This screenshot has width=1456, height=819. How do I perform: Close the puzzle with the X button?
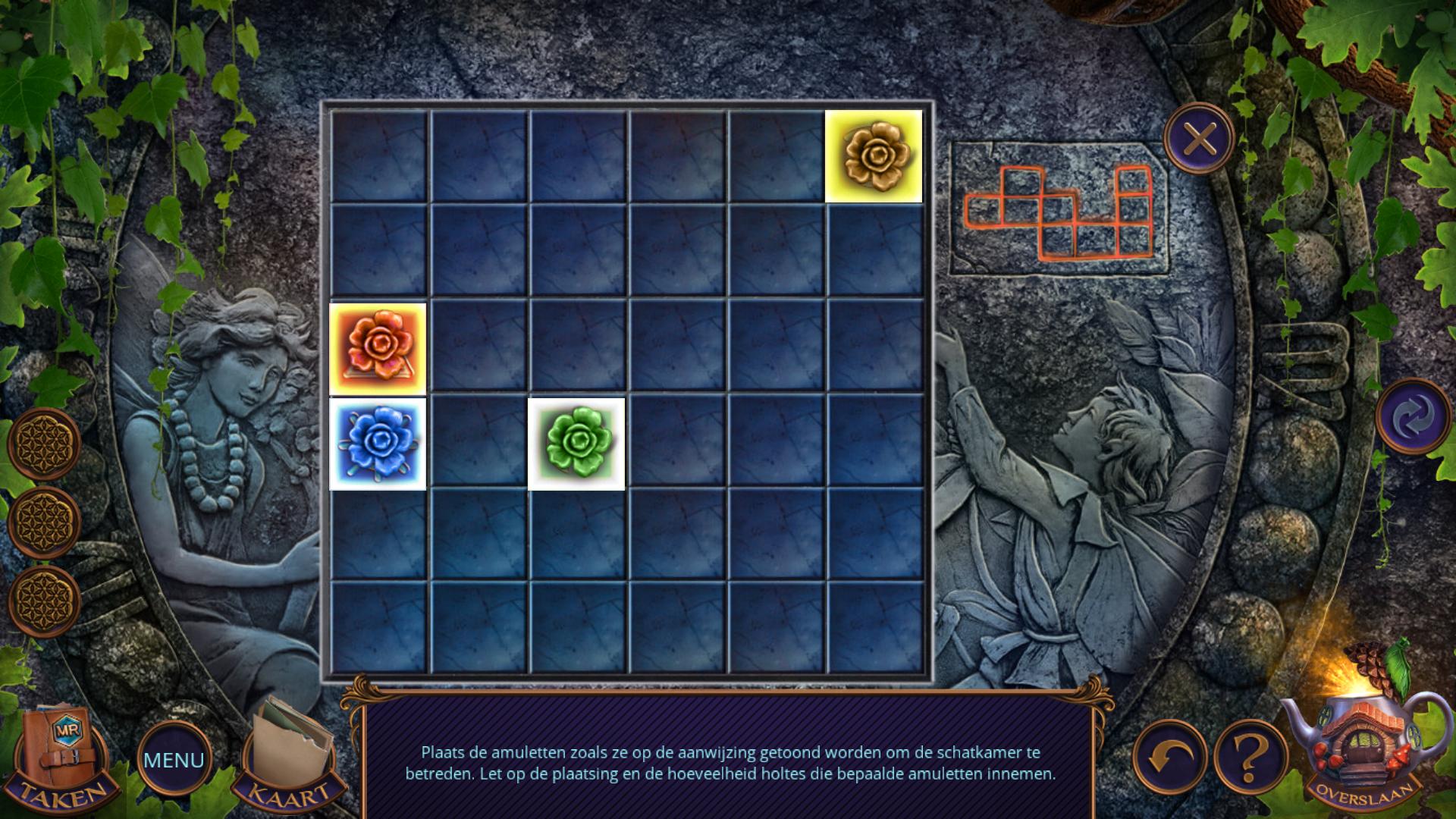tap(1199, 140)
